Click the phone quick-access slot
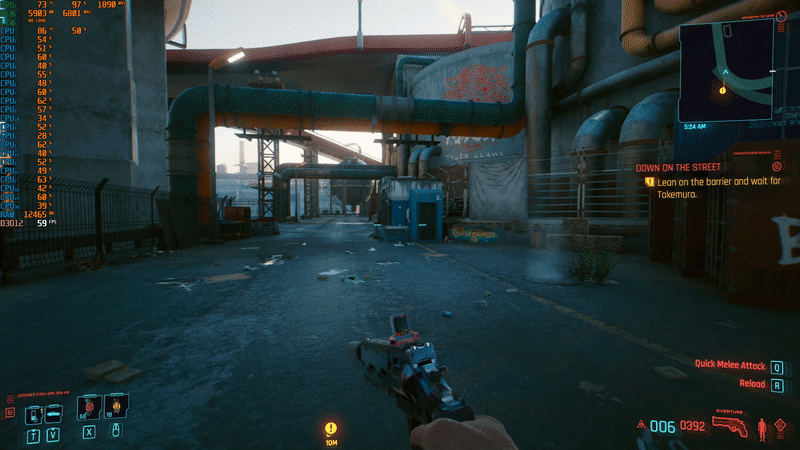The height and width of the screenshot is (450, 800). (x=32, y=413)
